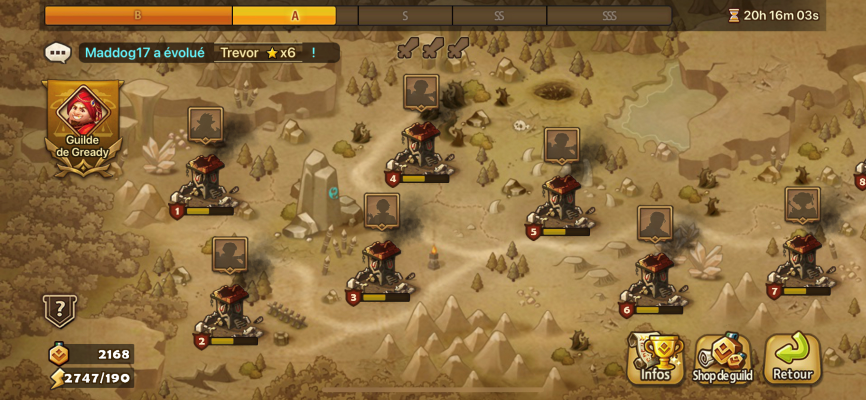The image size is (866, 400).
Task: Open the Guilde de Gready banner
Action: point(82,127)
